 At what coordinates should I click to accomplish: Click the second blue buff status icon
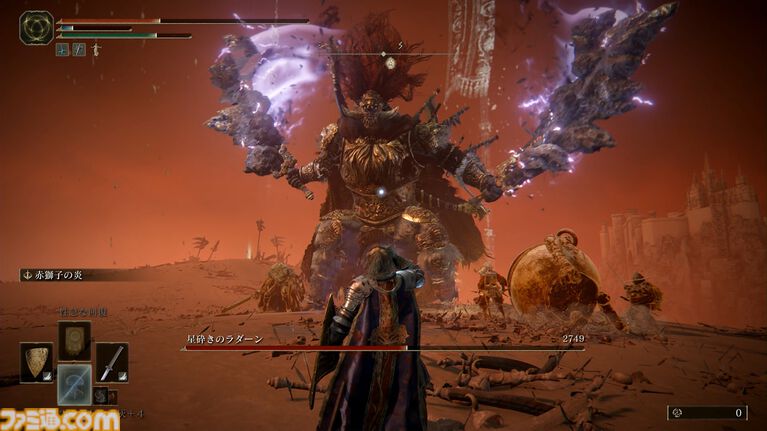(x=78, y=49)
